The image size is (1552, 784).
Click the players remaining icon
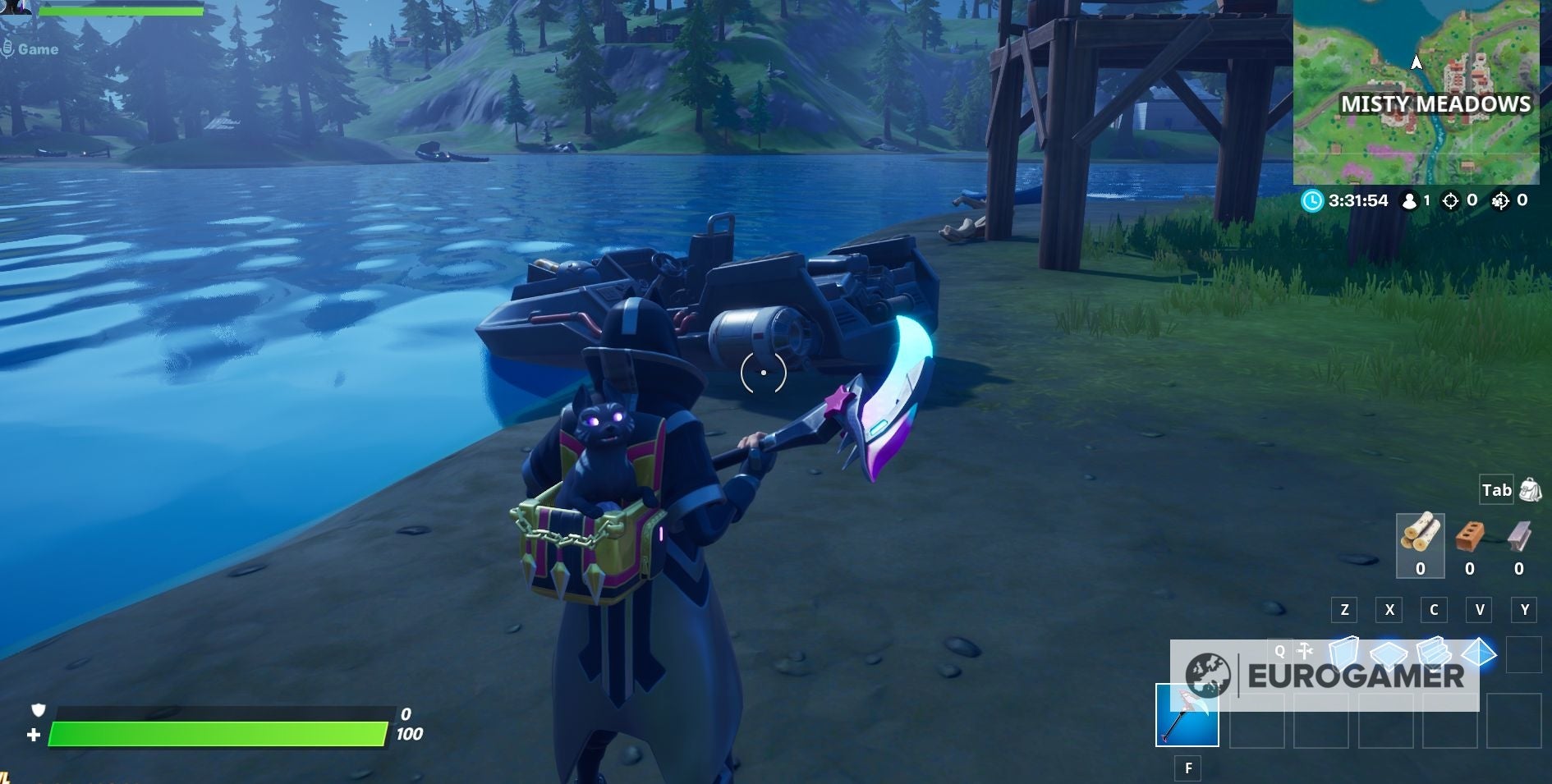point(1408,200)
